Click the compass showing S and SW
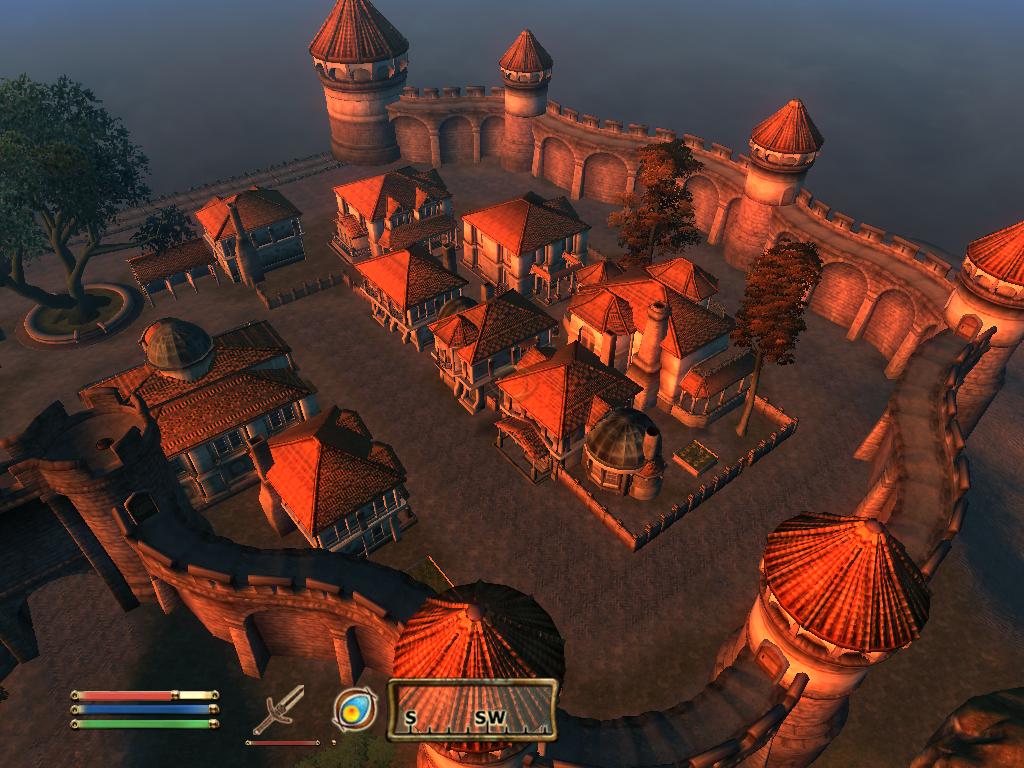1024x768 pixels. point(472,711)
